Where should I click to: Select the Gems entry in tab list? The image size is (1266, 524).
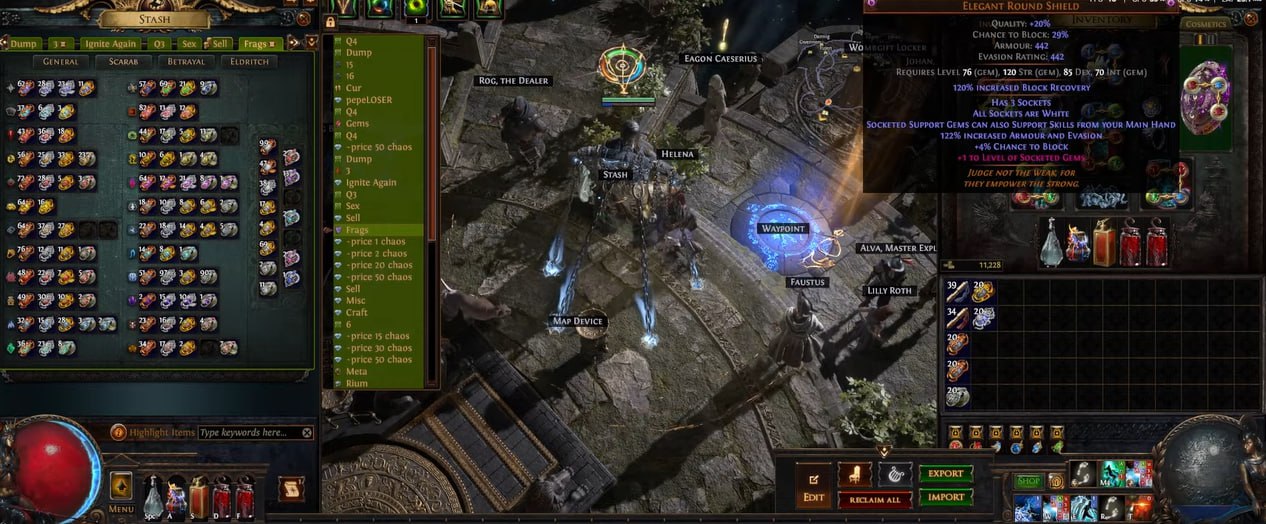click(x=357, y=124)
